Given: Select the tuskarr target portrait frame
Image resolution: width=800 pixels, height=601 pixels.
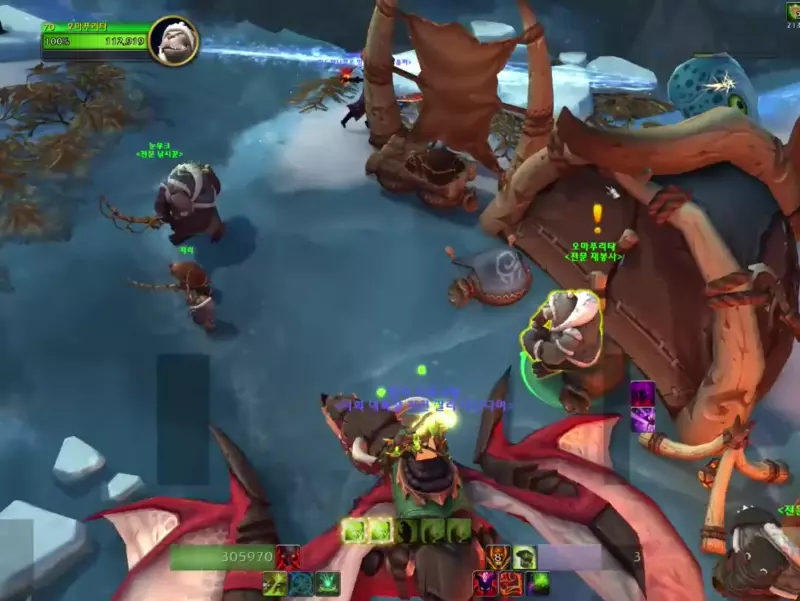Looking at the screenshot, I should click(173, 41).
